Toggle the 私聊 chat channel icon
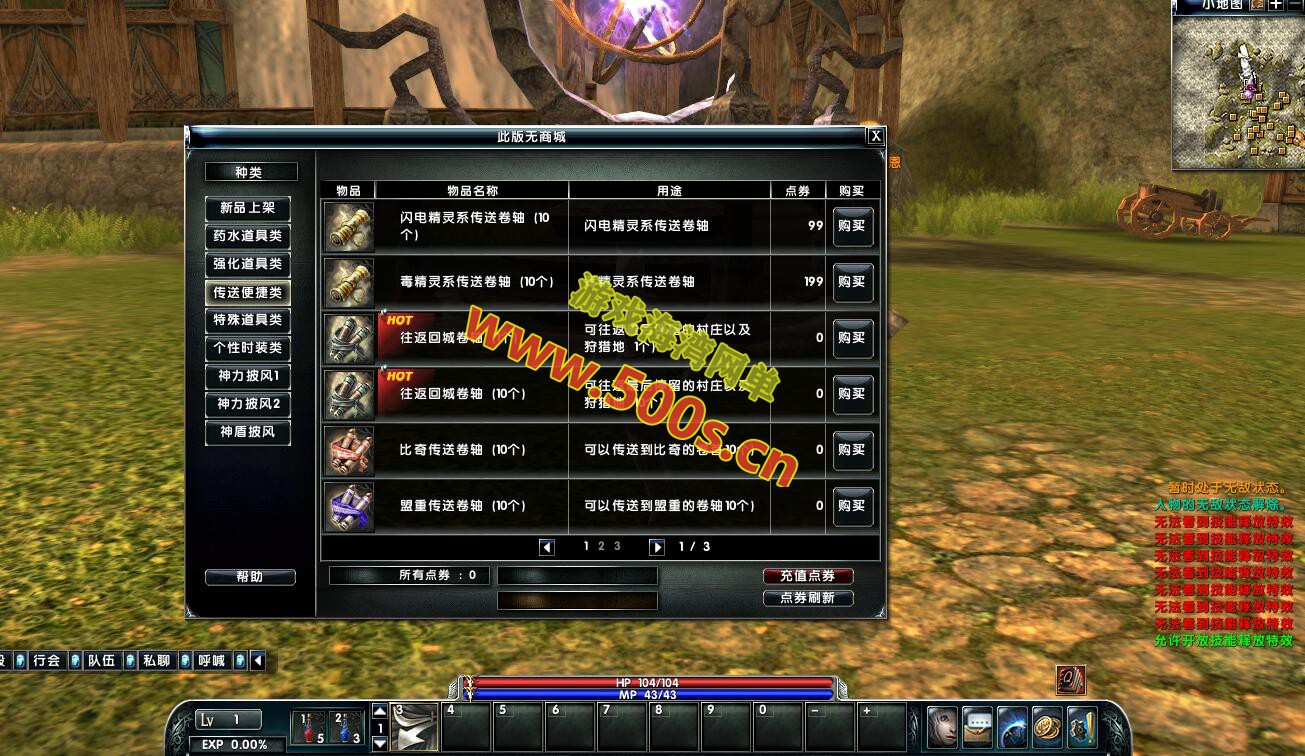1305x756 pixels. (184, 659)
